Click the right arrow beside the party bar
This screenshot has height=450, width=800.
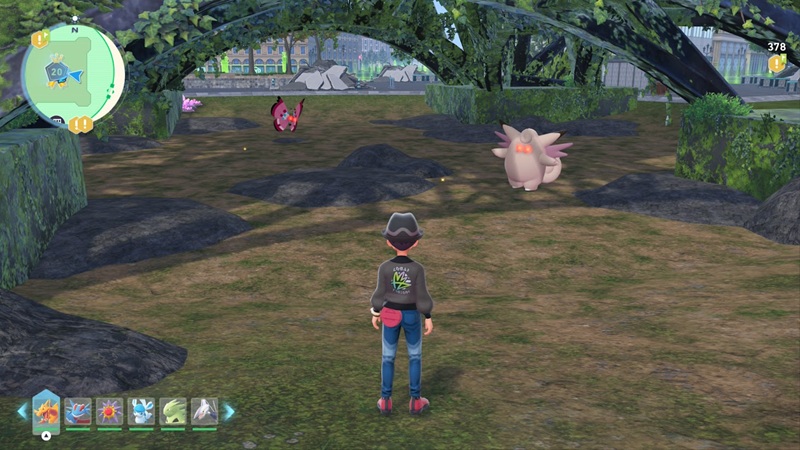[x=229, y=411]
